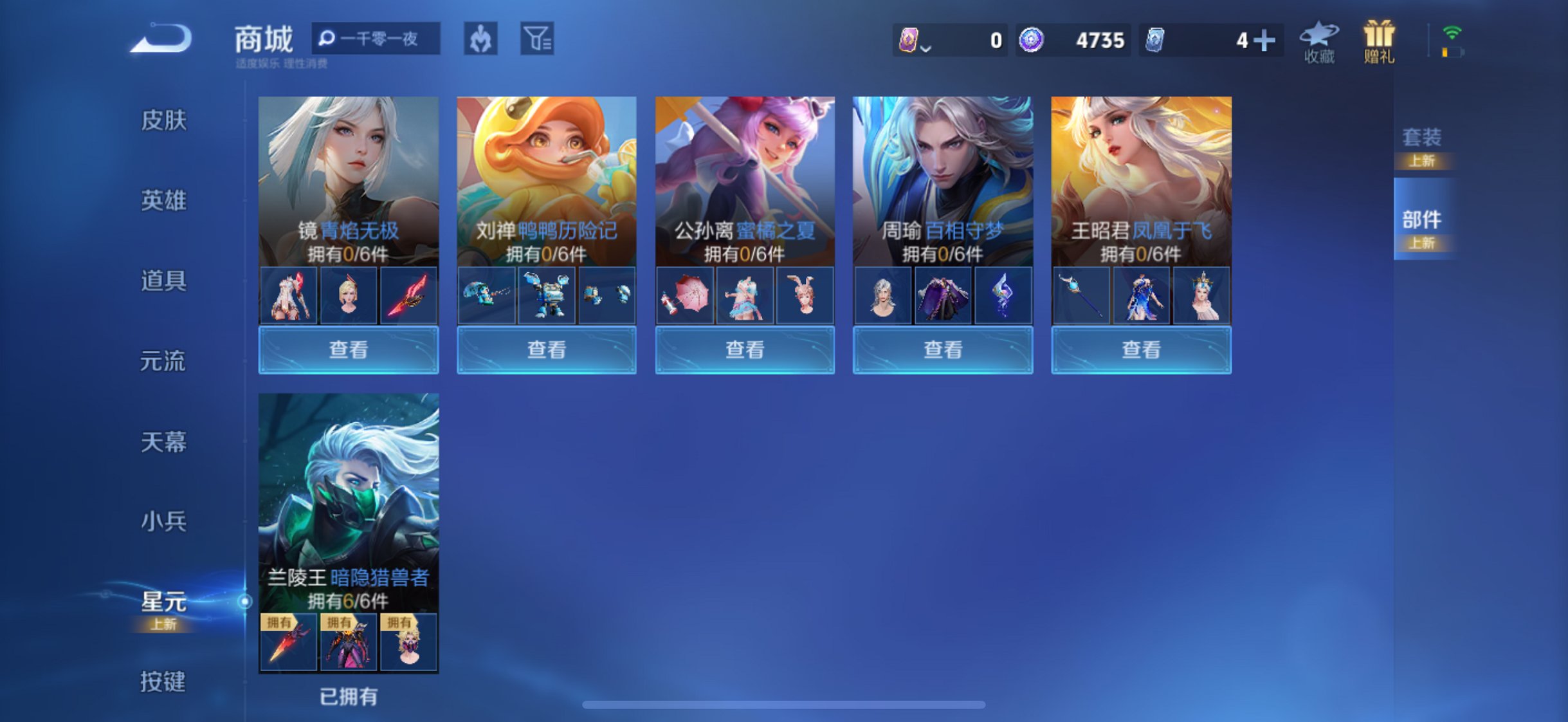Click the filter funnel icon in the top bar
1568x722 pixels.
538,40
